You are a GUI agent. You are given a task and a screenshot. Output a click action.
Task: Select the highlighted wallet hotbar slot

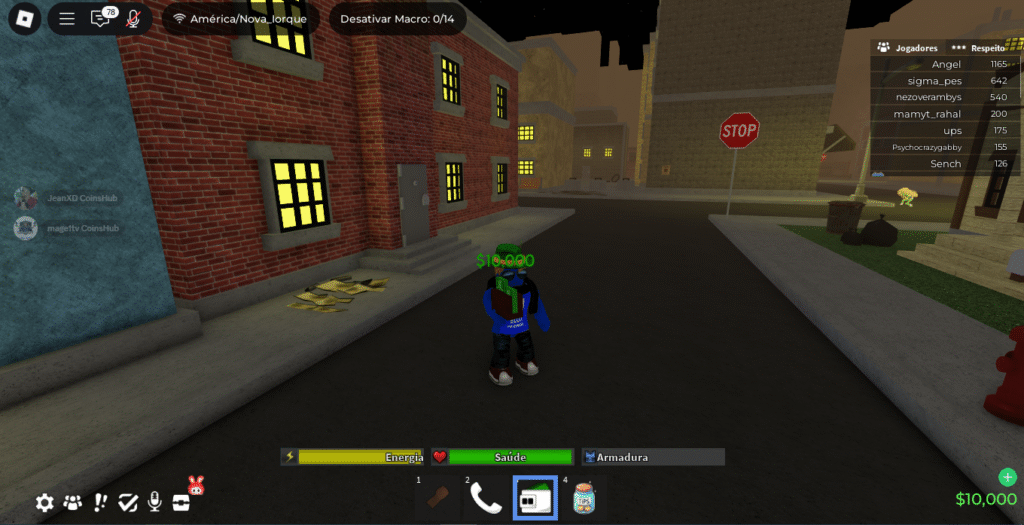(534, 497)
